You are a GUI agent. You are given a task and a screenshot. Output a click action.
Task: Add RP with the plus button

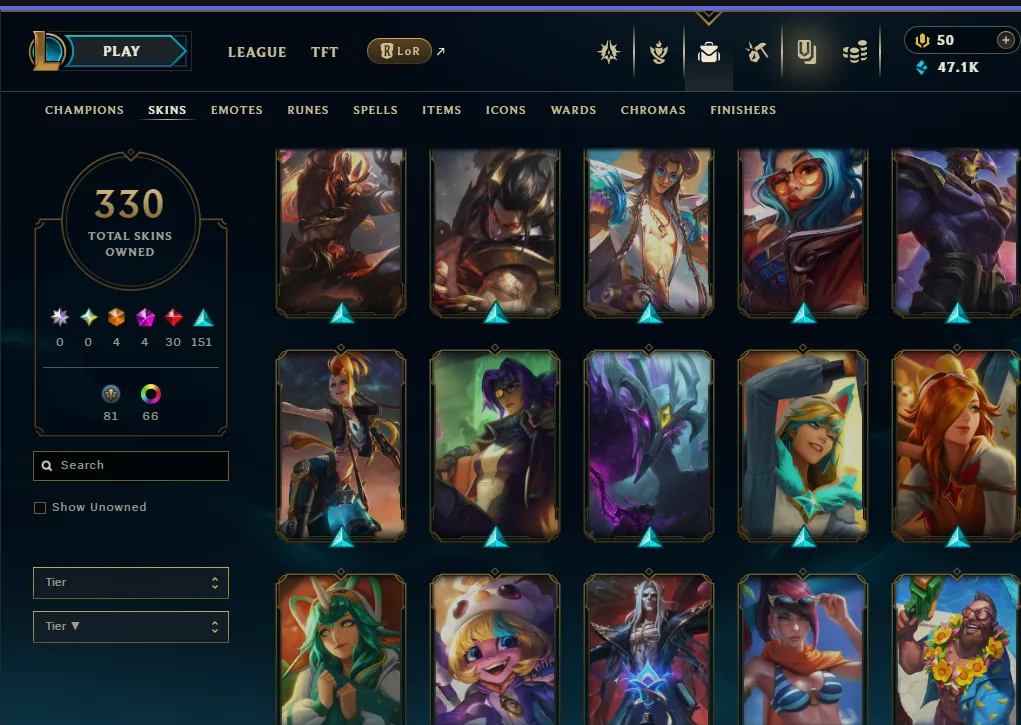pyautogui.click(x=1005, y=40)
